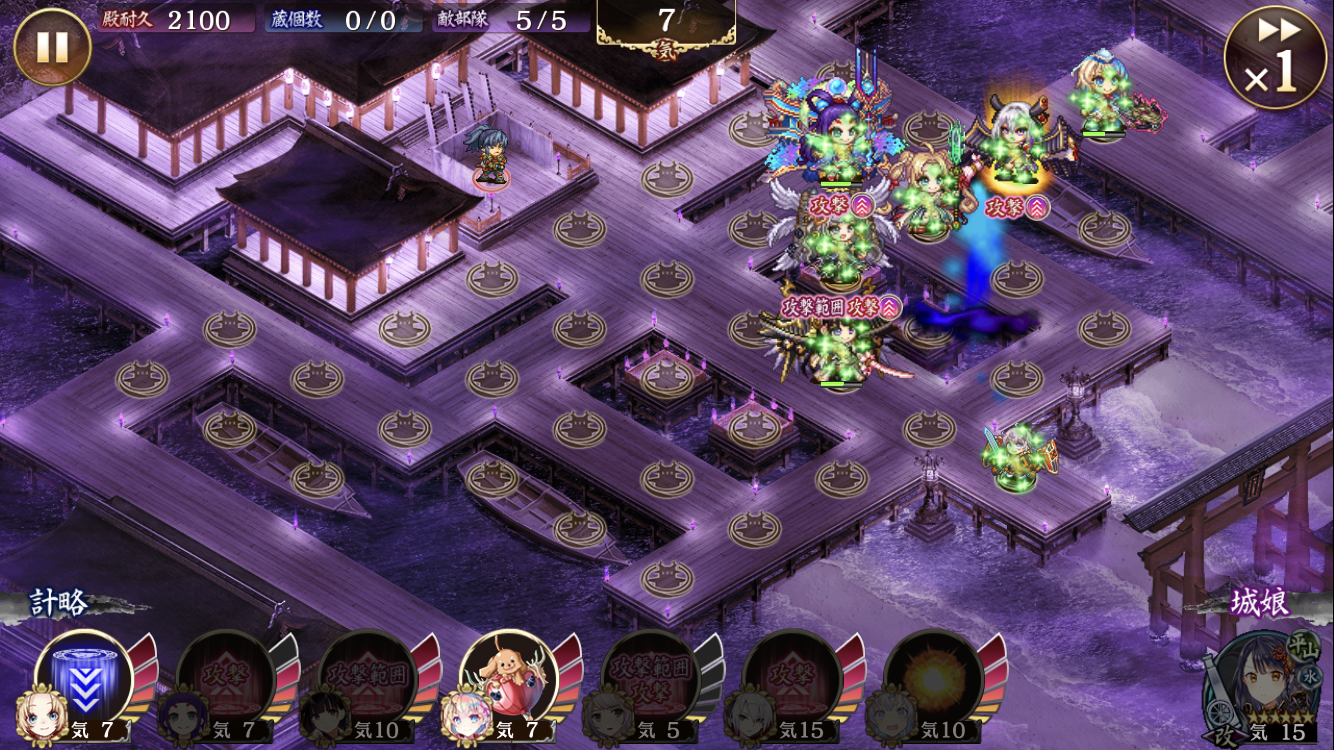Screen dimensions: 1334x750
Task: Toggle the x1 battle speed button
Action: (1275, 58)
